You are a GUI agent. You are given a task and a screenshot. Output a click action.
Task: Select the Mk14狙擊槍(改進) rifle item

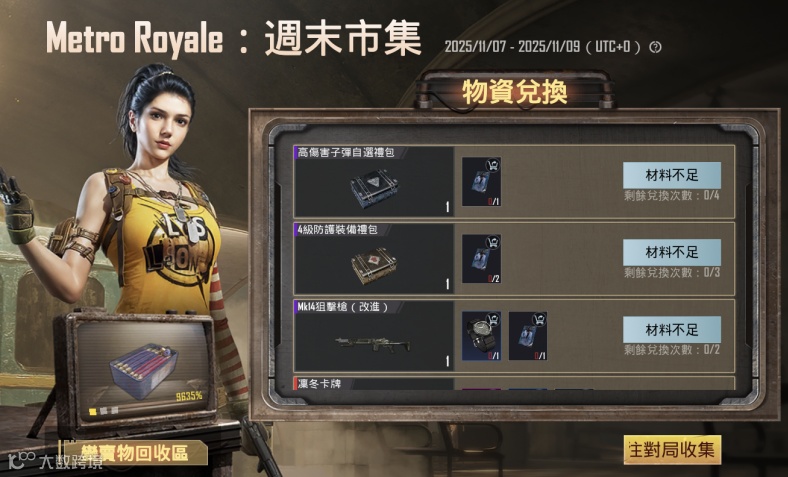tap(373, 342)
